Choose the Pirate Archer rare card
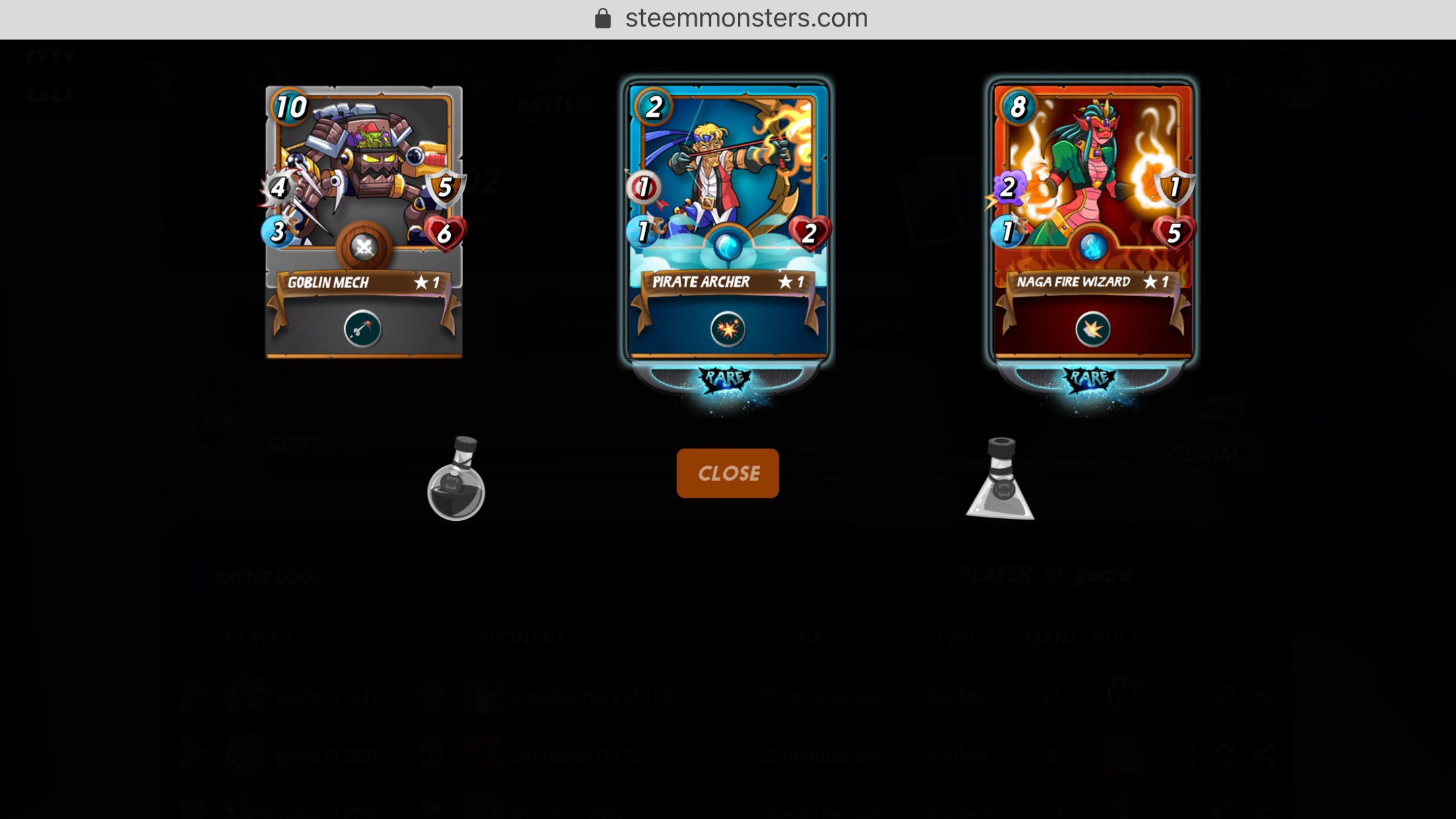The width and height of the screenshot is (1456, 819). [x=727, y=198]
